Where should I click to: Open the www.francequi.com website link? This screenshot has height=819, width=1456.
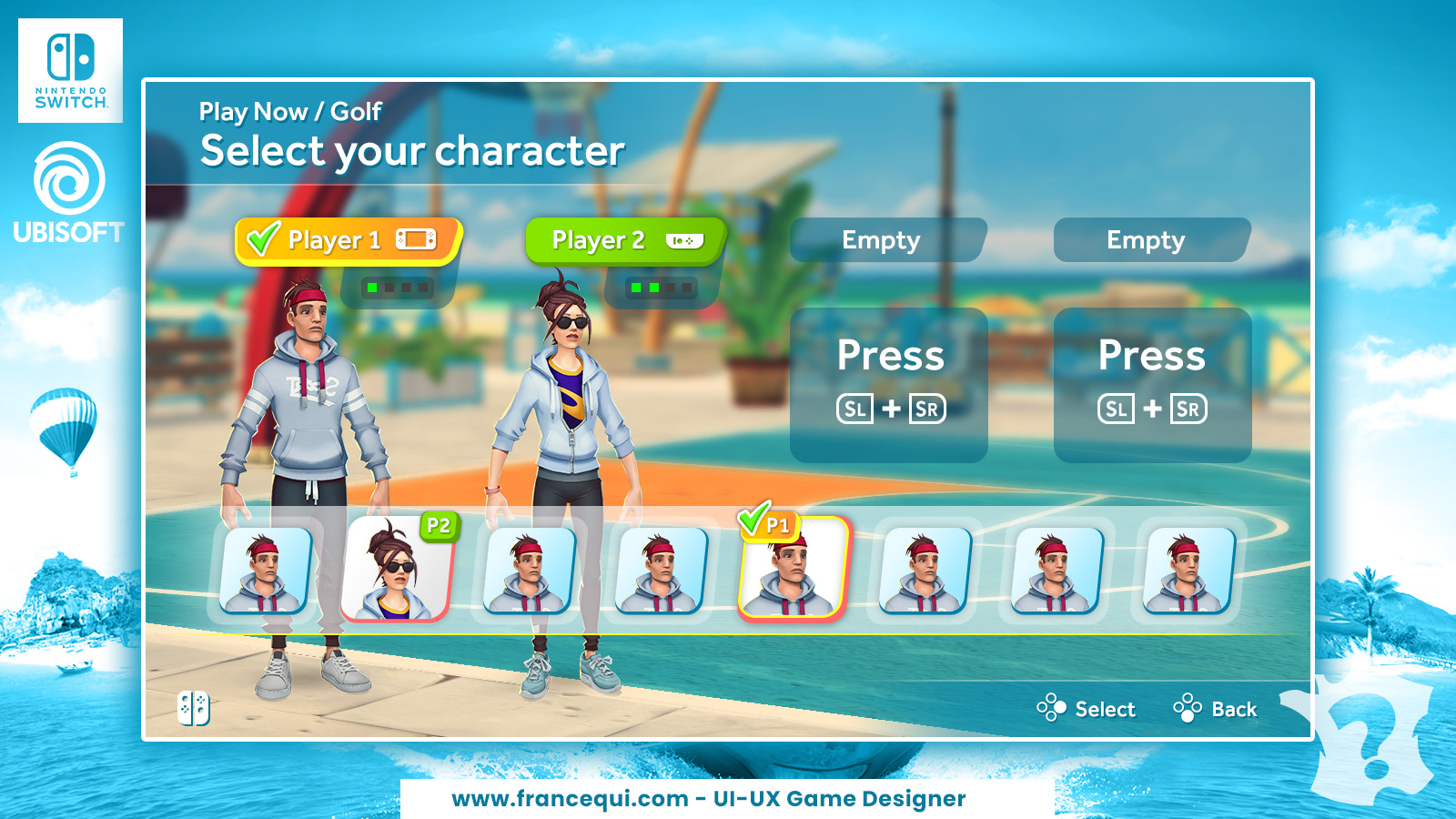click(570, 799)
